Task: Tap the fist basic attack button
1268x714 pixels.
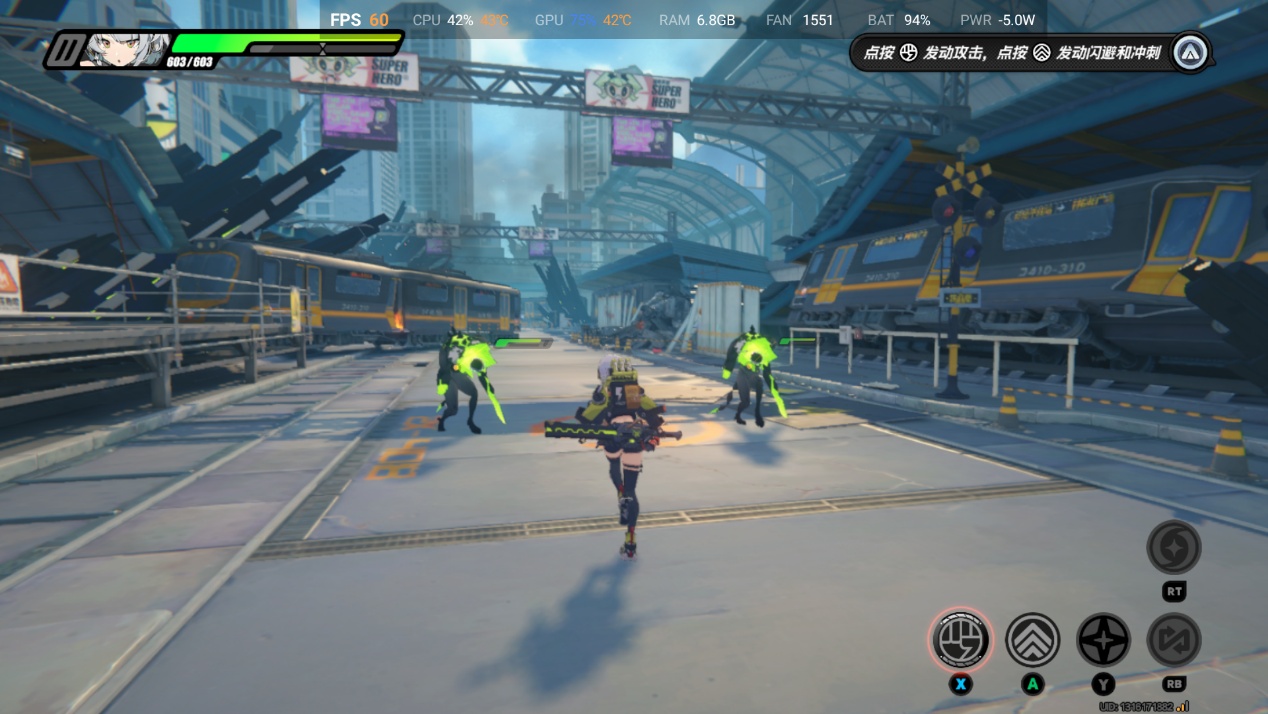Action: click(x=960, y=639)
